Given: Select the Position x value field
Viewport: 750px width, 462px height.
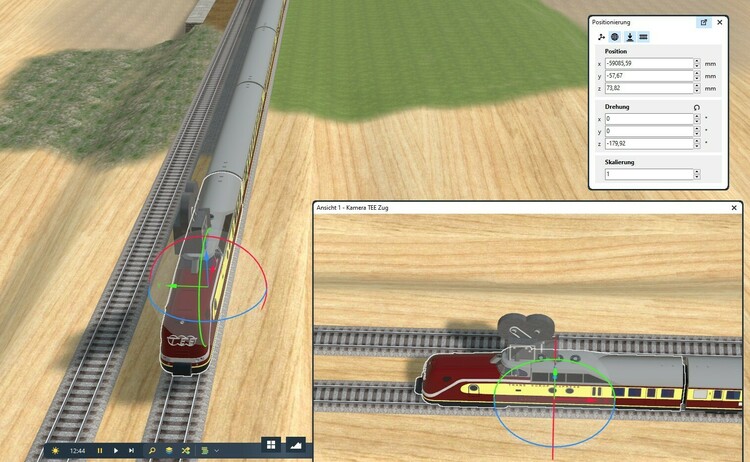Looking at the screenshot, I should click(649, 63).
